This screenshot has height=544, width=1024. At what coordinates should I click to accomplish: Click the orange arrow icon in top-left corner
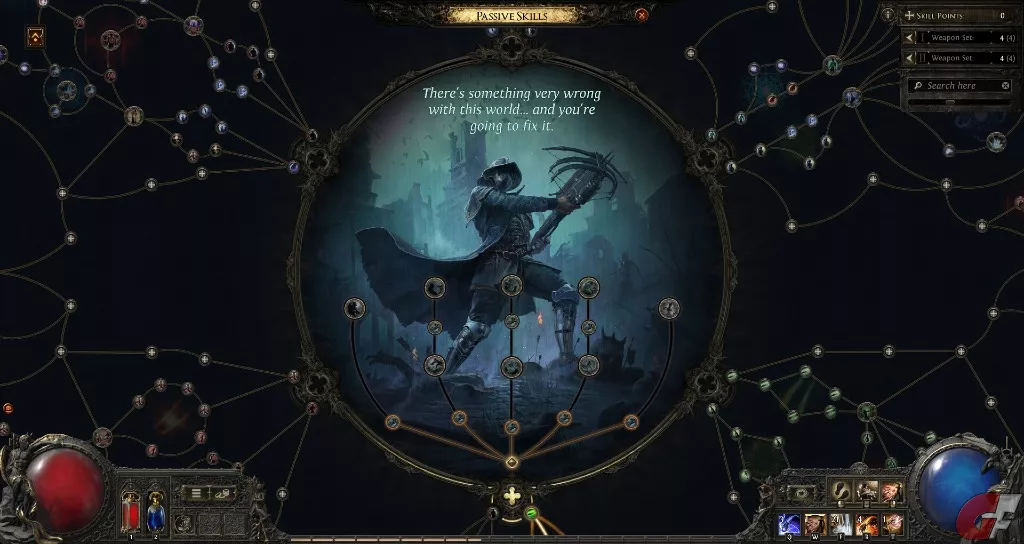(x=35, y=37)
